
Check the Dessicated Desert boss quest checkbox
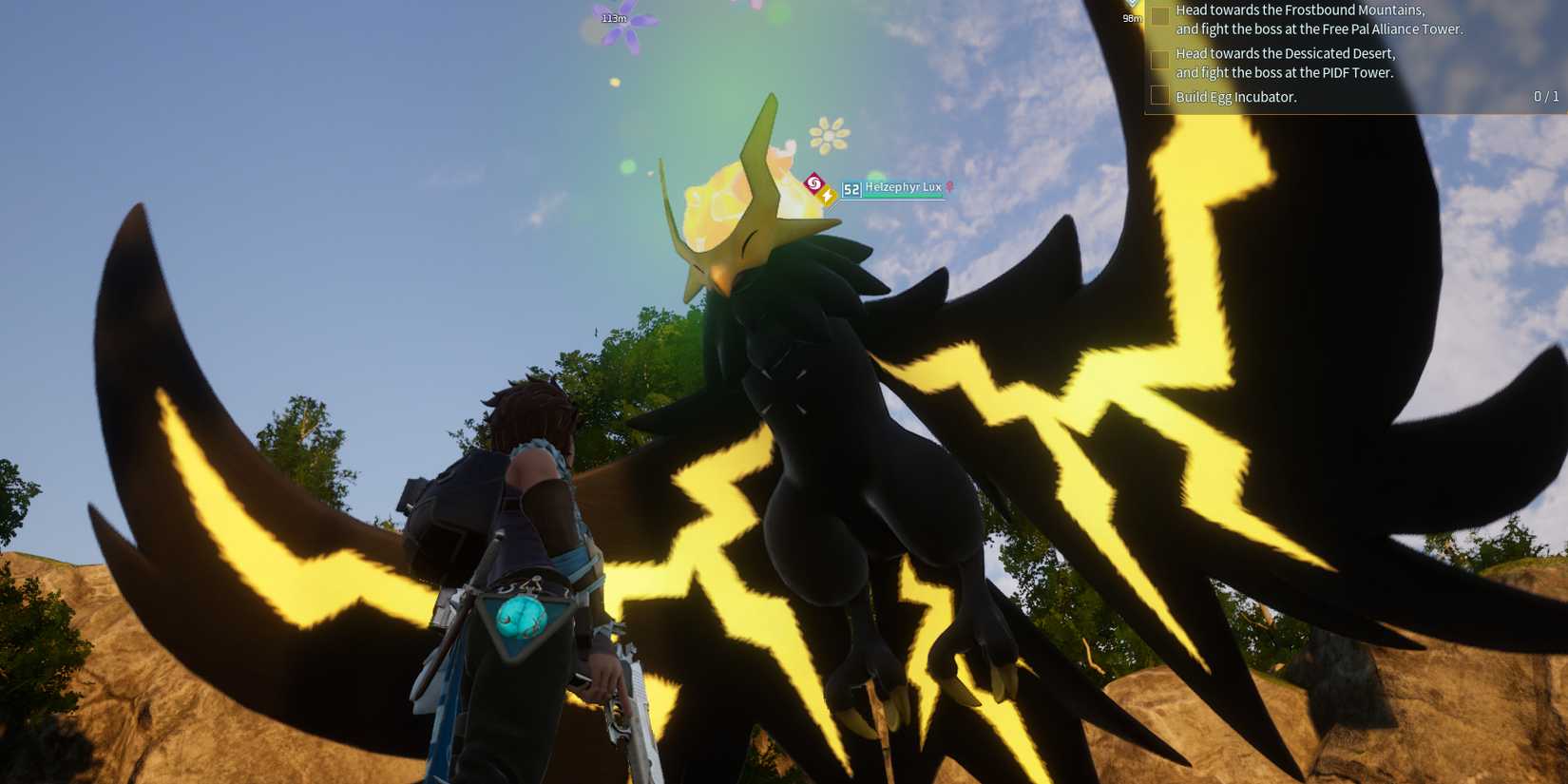pyautogui.click(x=1160, y=60)
